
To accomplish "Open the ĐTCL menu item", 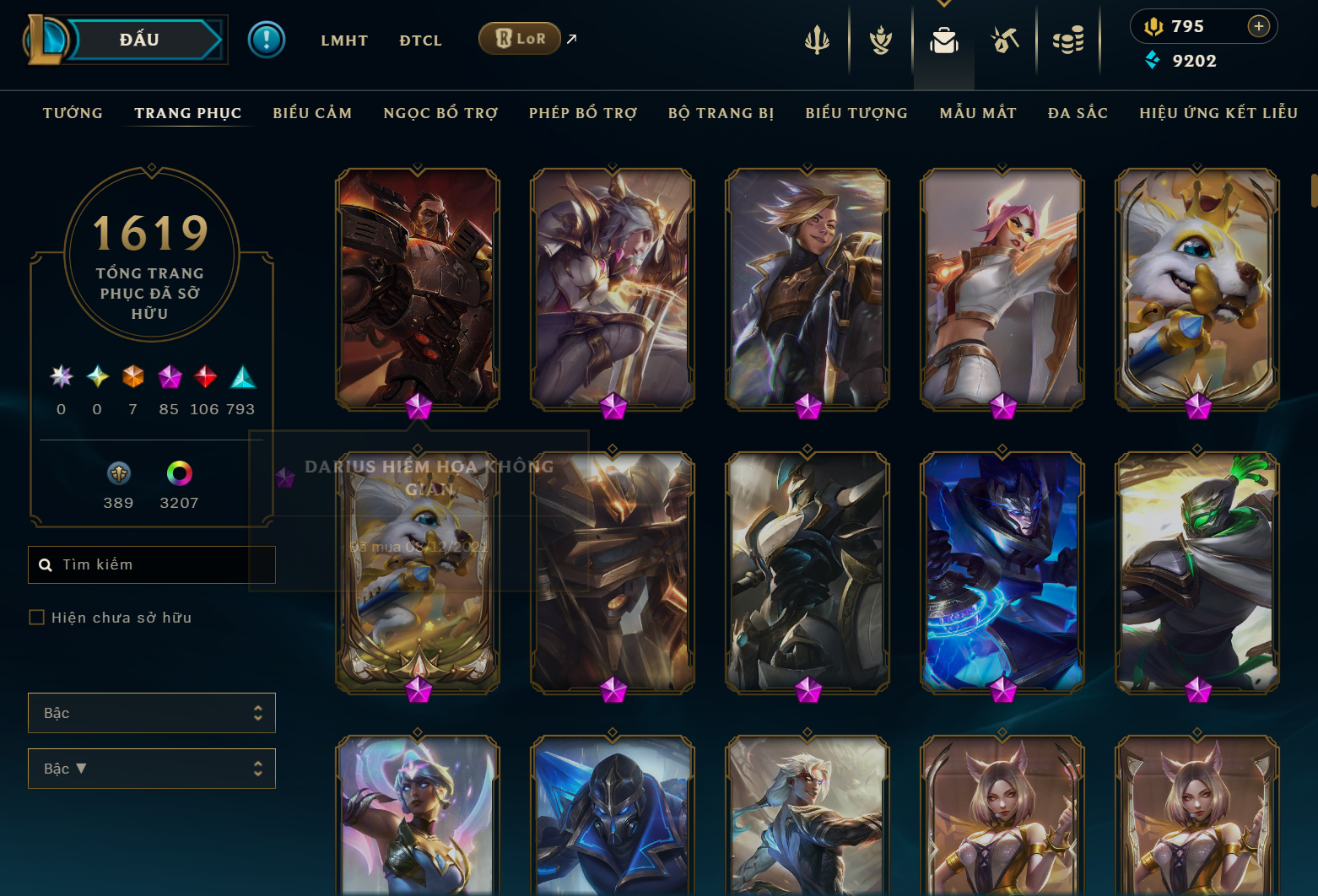I will point(420,40).
